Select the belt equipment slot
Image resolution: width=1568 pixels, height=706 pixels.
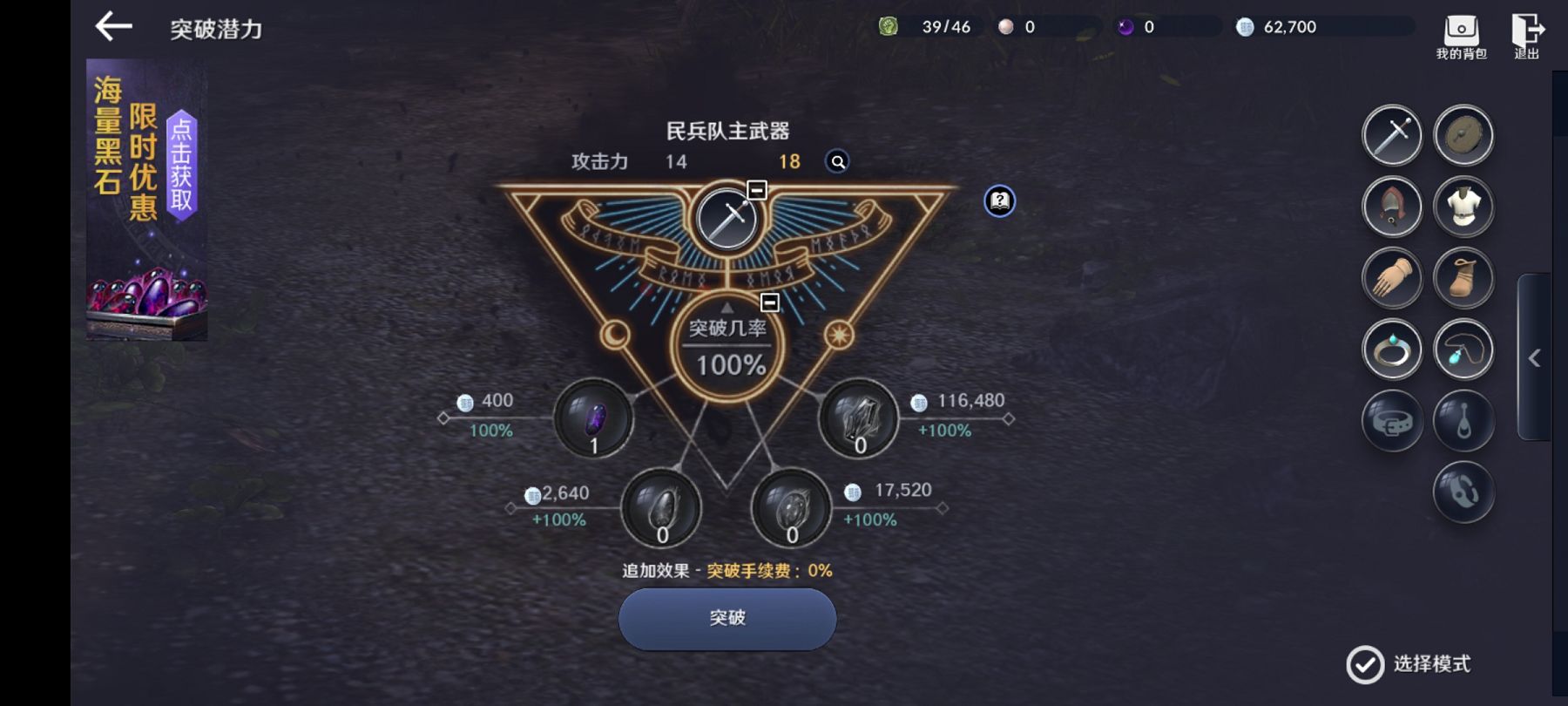(1392, 422)
